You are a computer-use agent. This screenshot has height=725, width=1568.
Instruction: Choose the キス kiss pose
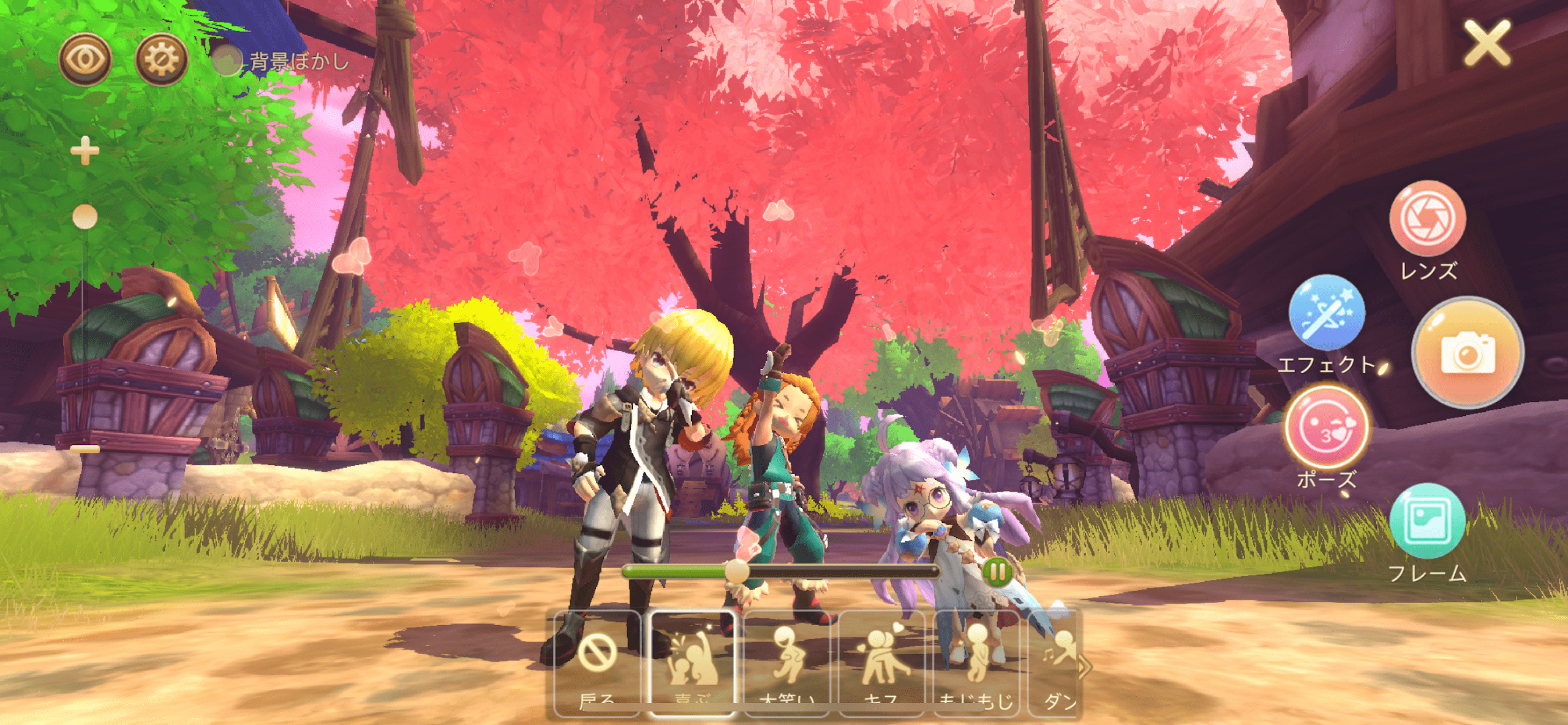pyautogui.click(x=882, y=663)
